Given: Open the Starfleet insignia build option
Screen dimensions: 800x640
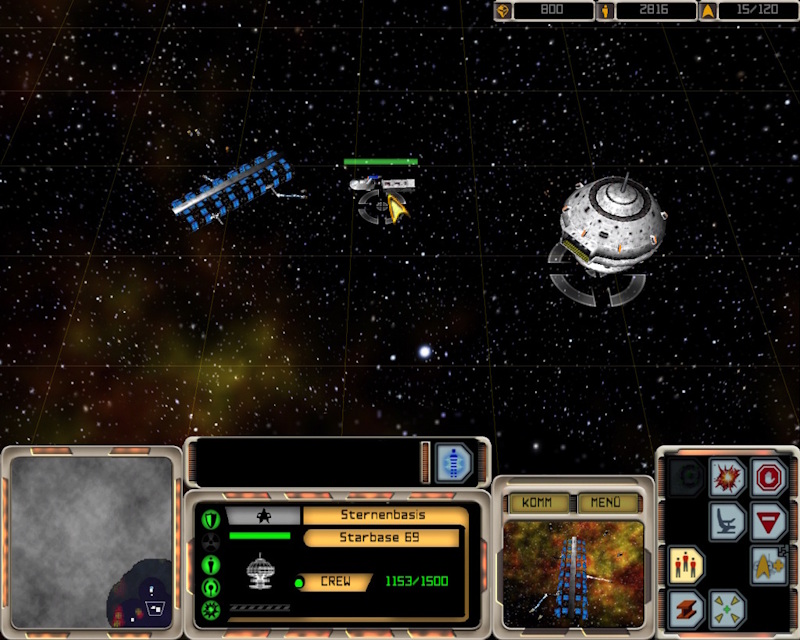Looking at the screenshot, I should pyautogui.click(x=769, y=565).
